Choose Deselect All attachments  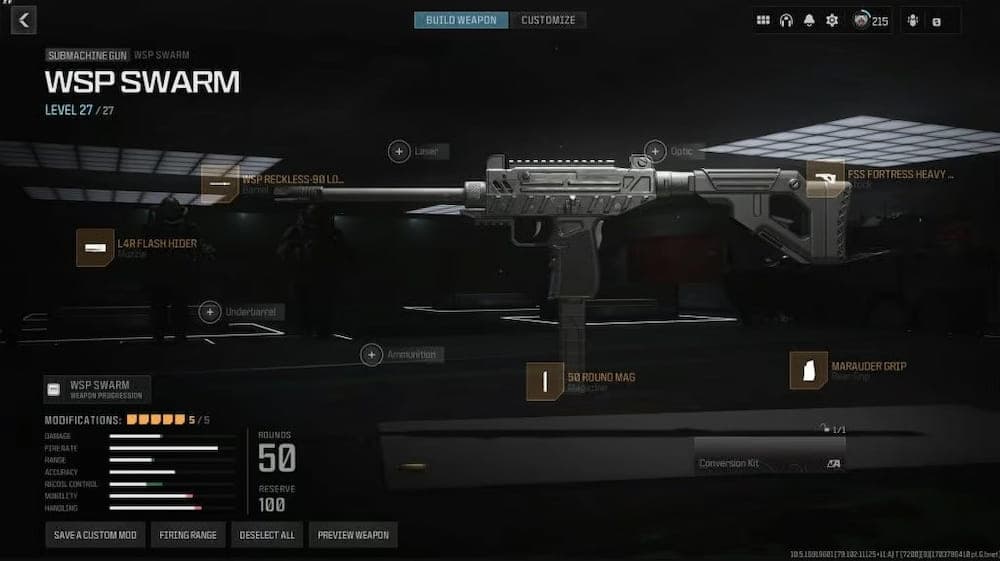click(267, 535)
